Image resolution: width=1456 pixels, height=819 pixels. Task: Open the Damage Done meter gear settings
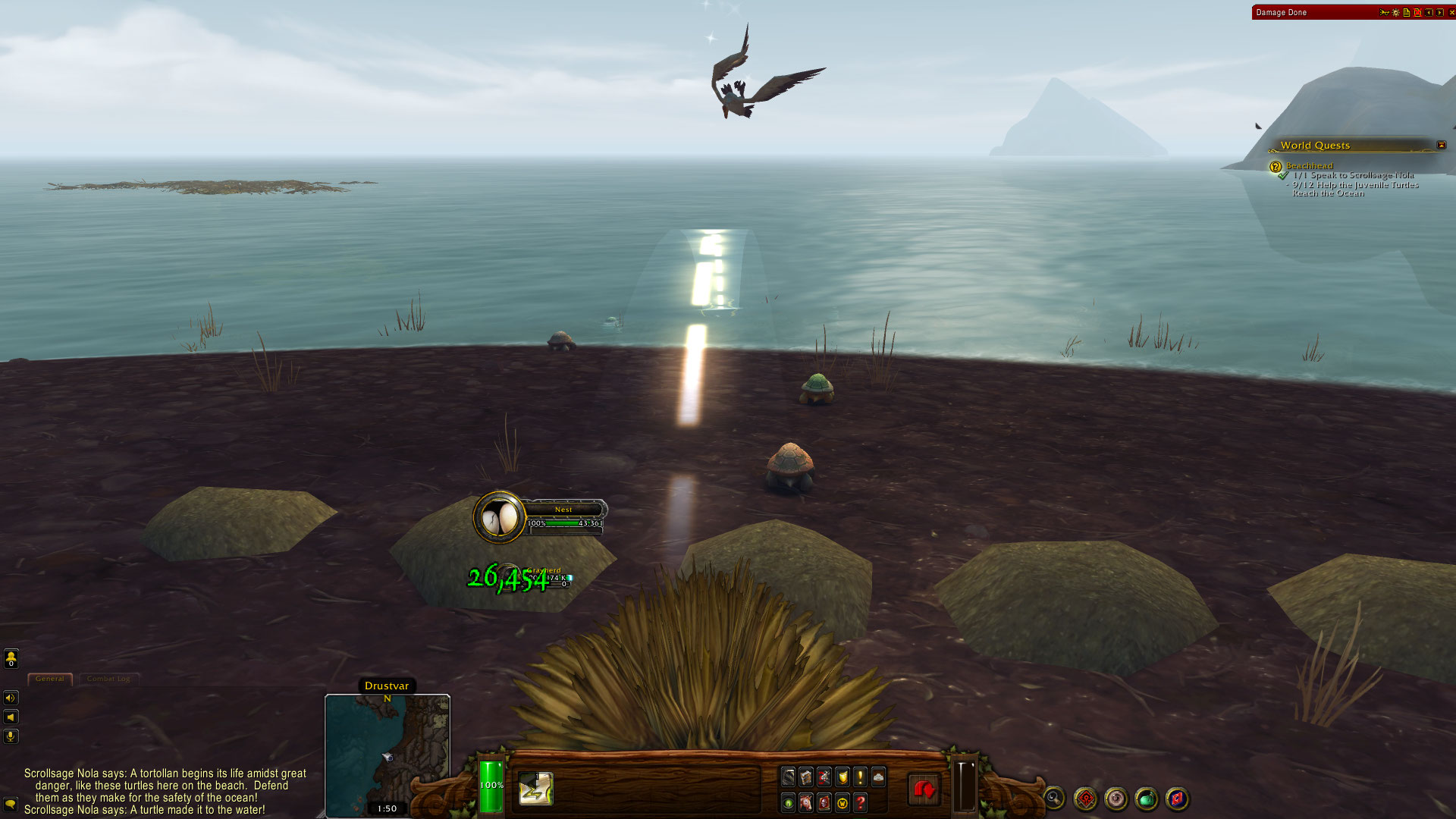pos(1395,12)
